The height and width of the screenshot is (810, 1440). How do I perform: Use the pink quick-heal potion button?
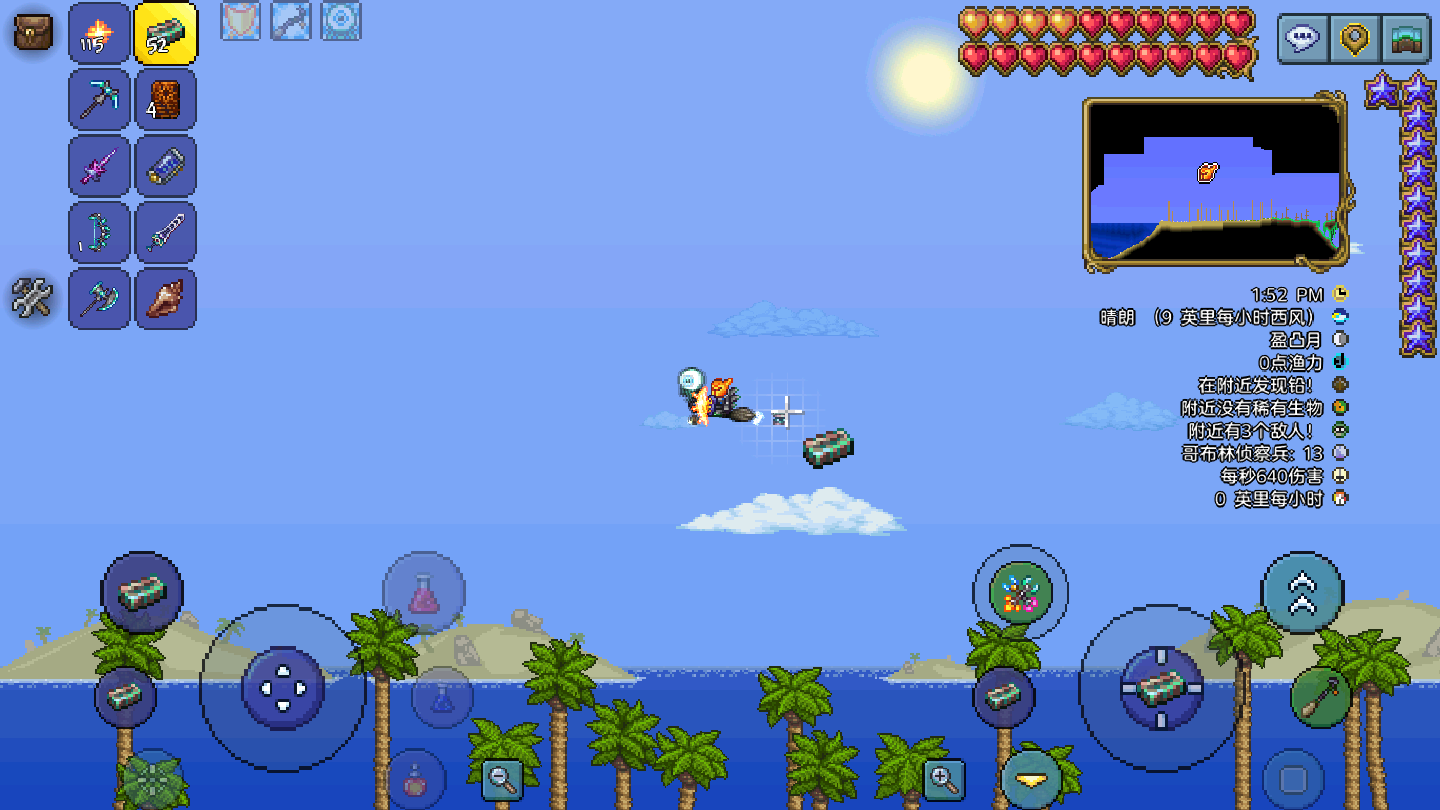(x=424, y=593)
